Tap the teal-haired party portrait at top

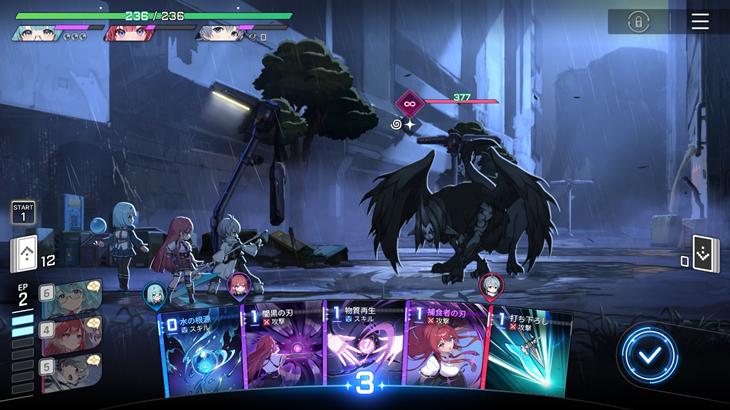coord(37,33)
